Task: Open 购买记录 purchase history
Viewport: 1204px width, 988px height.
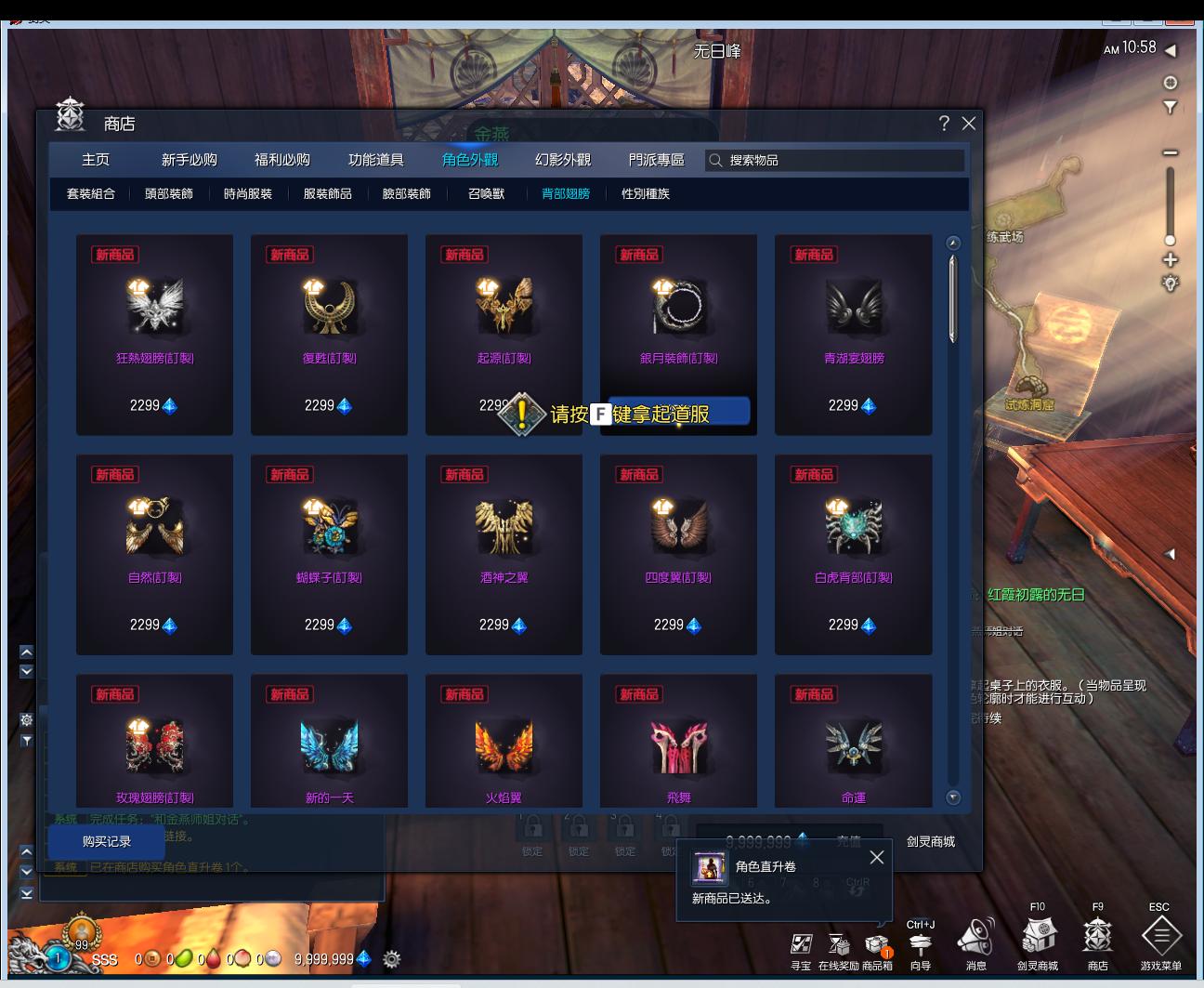Action: click(x=107, y=842)
